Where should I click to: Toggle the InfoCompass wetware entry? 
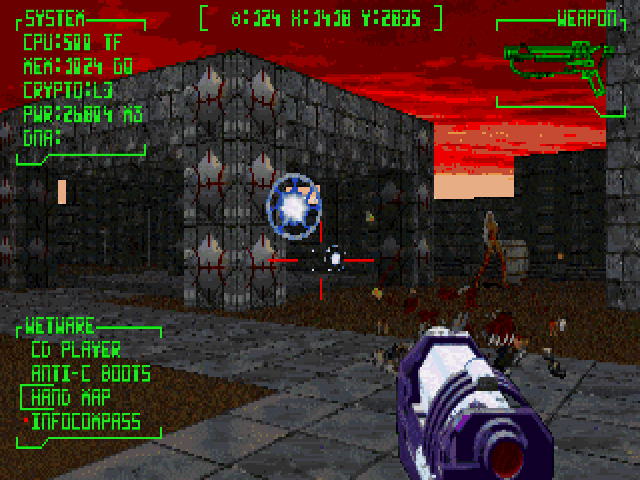[85, 422]
